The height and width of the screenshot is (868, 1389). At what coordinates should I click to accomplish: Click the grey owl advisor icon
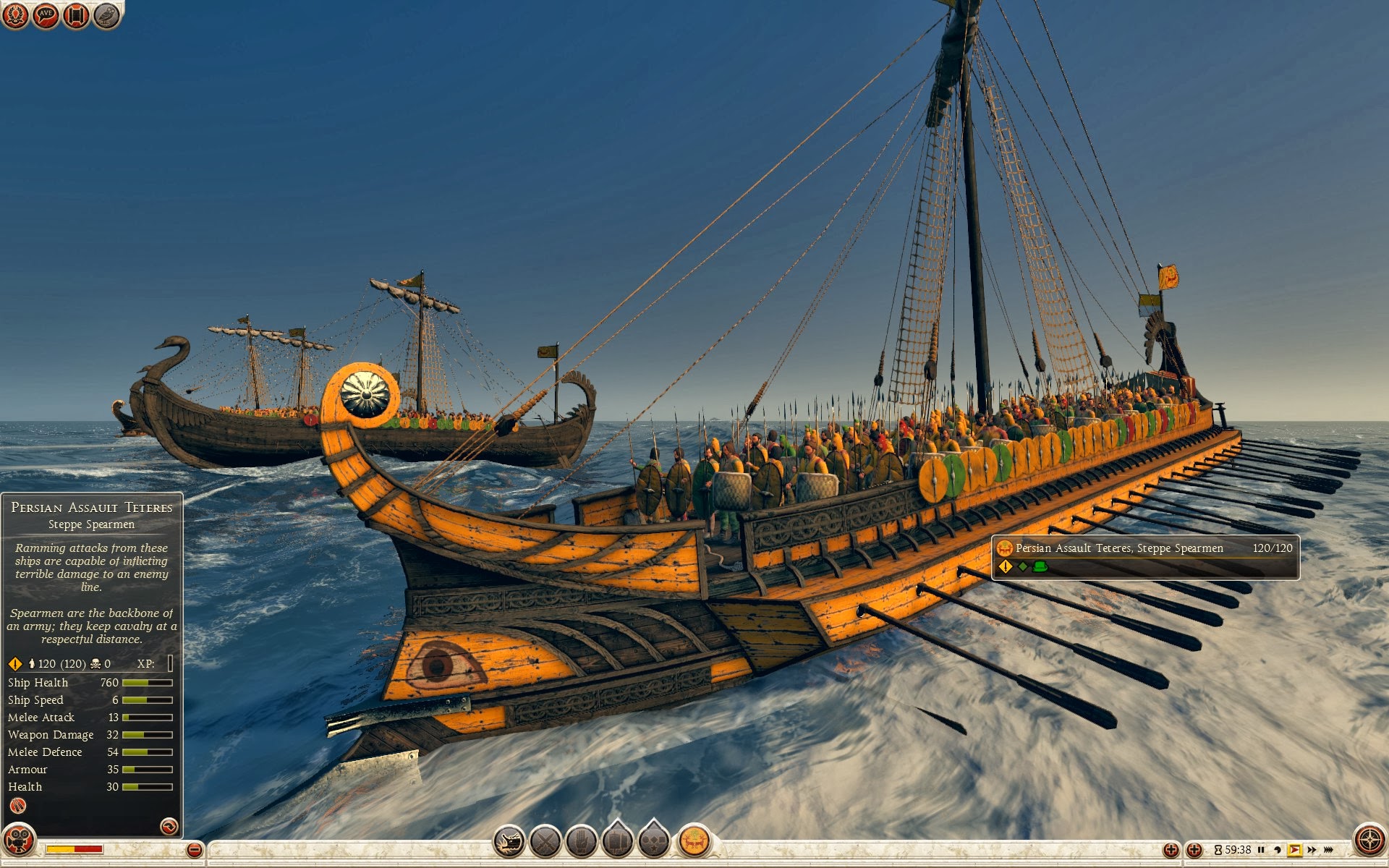(x=106, y=14)
